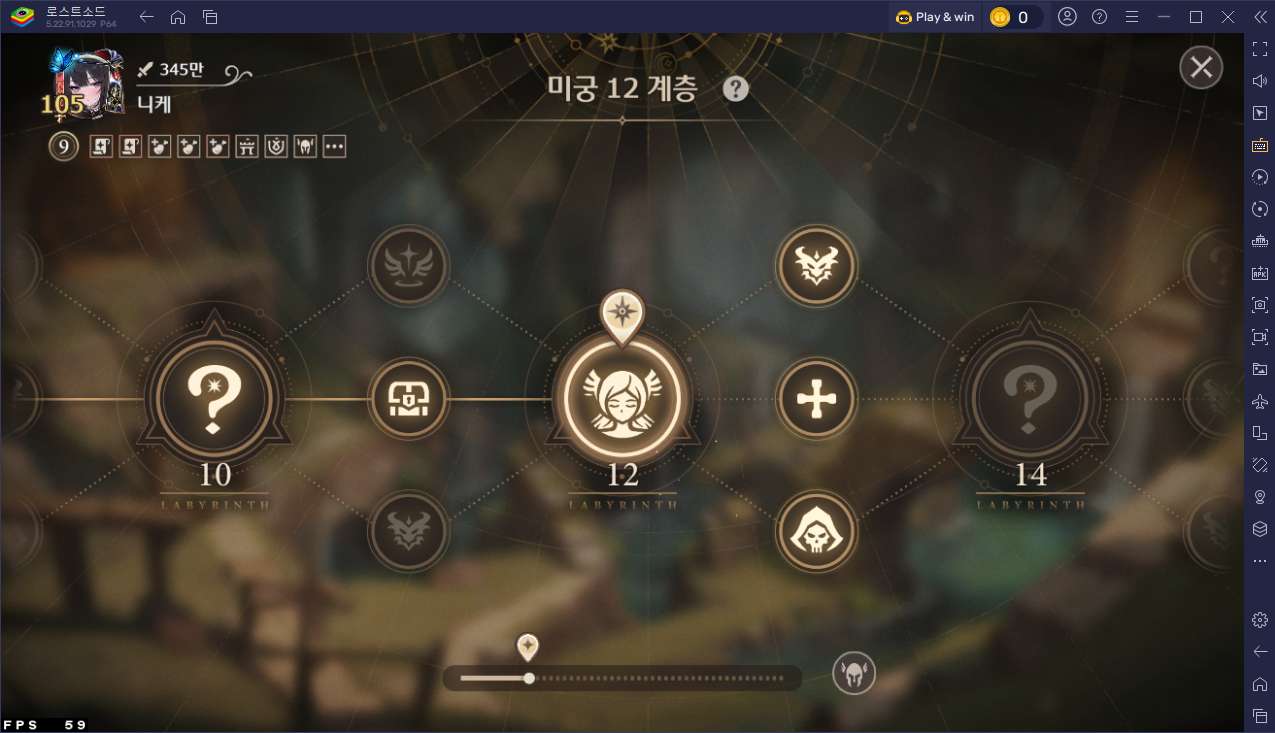This screenshot has height=733, width=1275.
Task: Open the number 9 buff counter
Action: click(63, 147)
